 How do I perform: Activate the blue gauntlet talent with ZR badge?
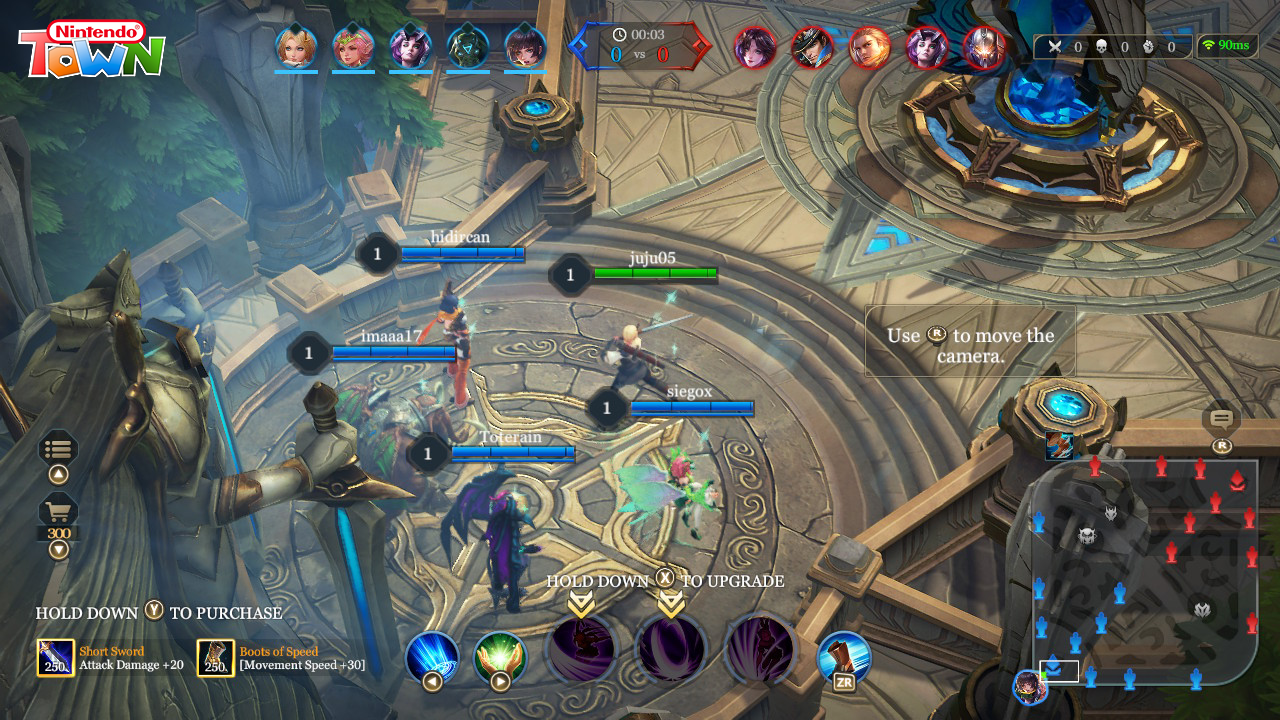click(844, 657)
